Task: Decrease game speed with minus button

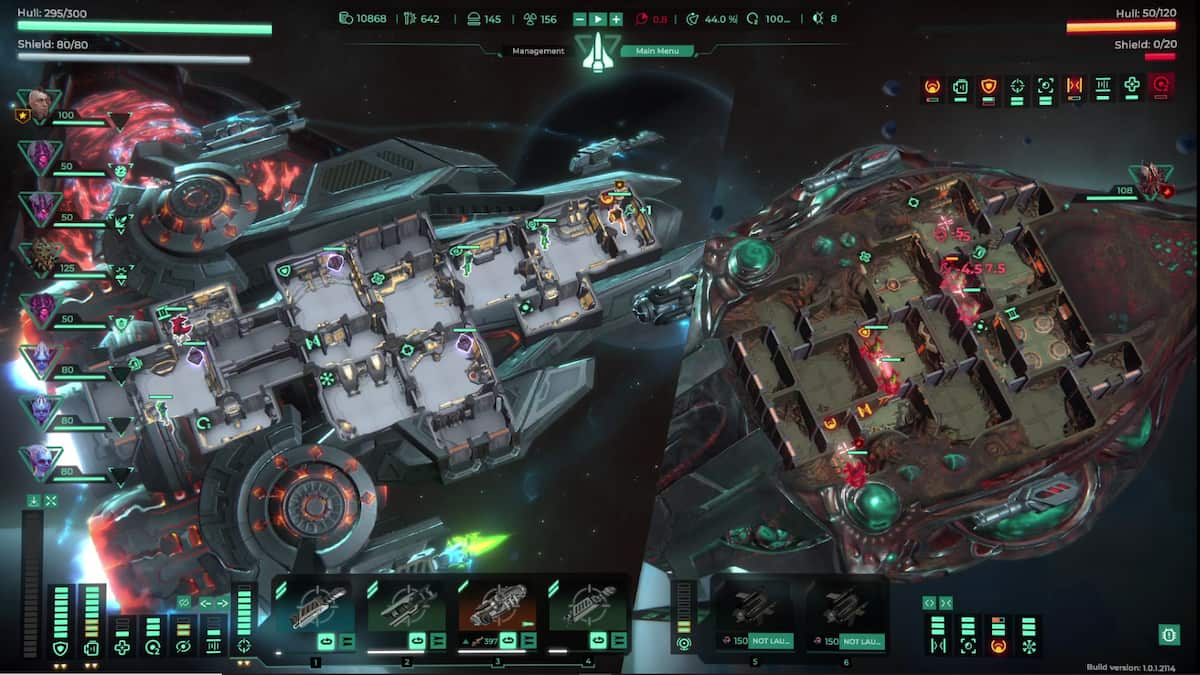Action: [580, 19]
